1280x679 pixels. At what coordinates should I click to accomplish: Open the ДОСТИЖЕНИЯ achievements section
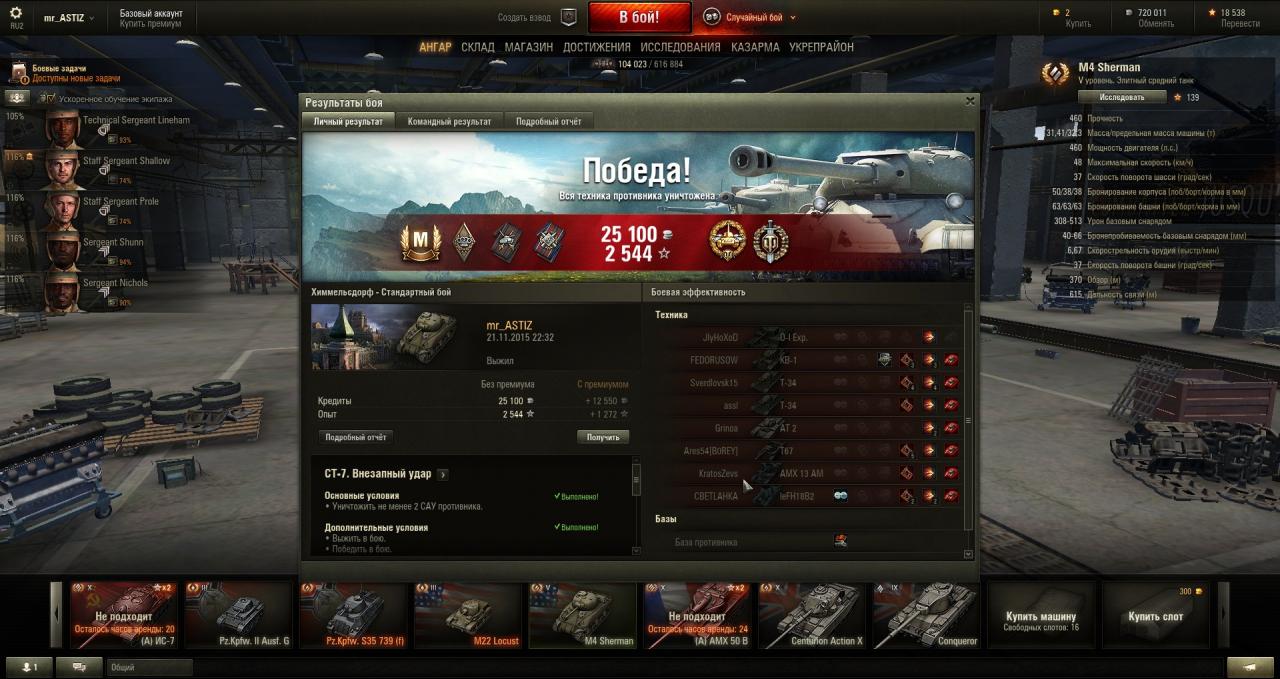tap(596, 47)
